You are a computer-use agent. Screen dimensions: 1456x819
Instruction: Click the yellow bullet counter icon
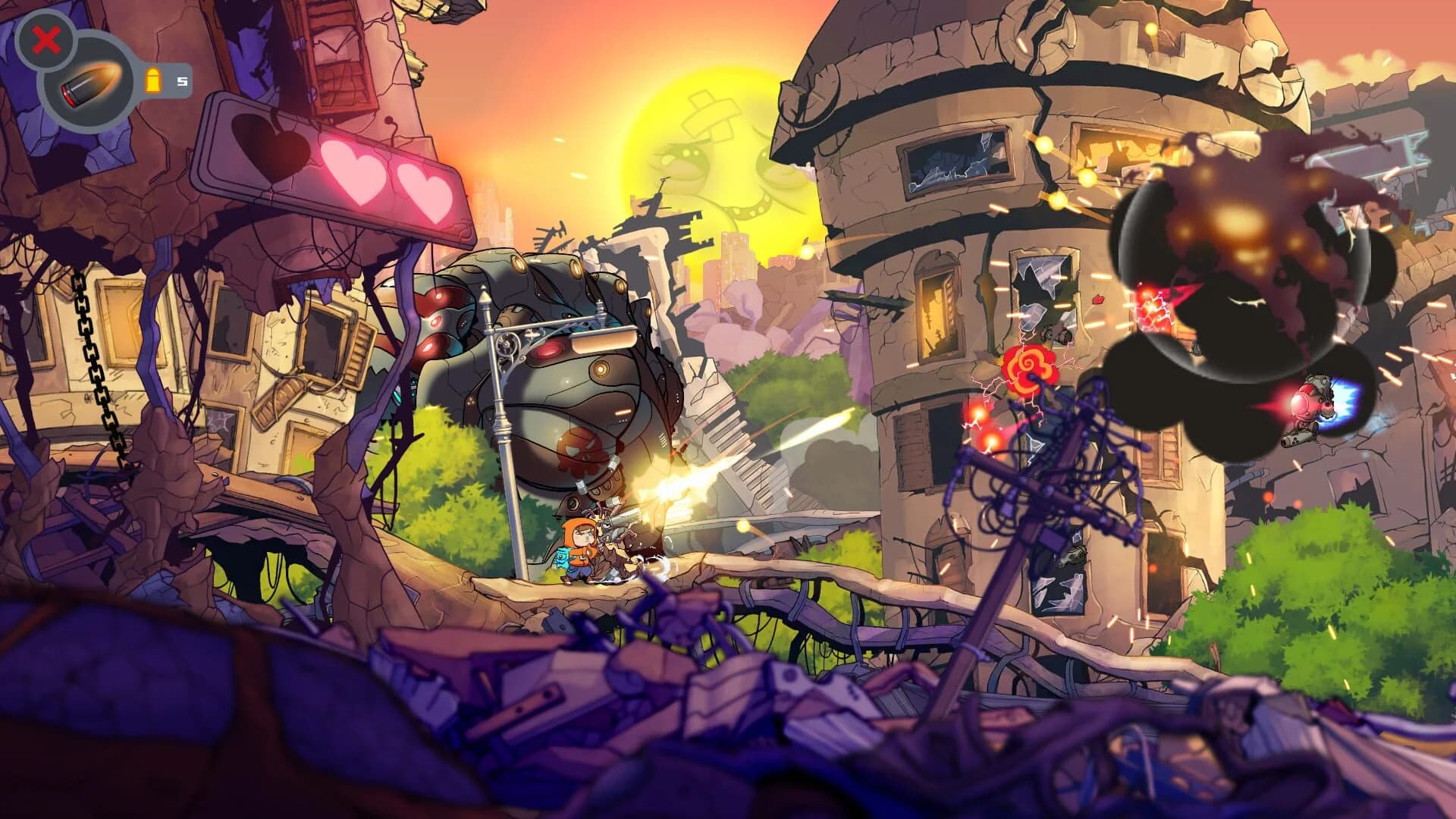pos(154,80)
